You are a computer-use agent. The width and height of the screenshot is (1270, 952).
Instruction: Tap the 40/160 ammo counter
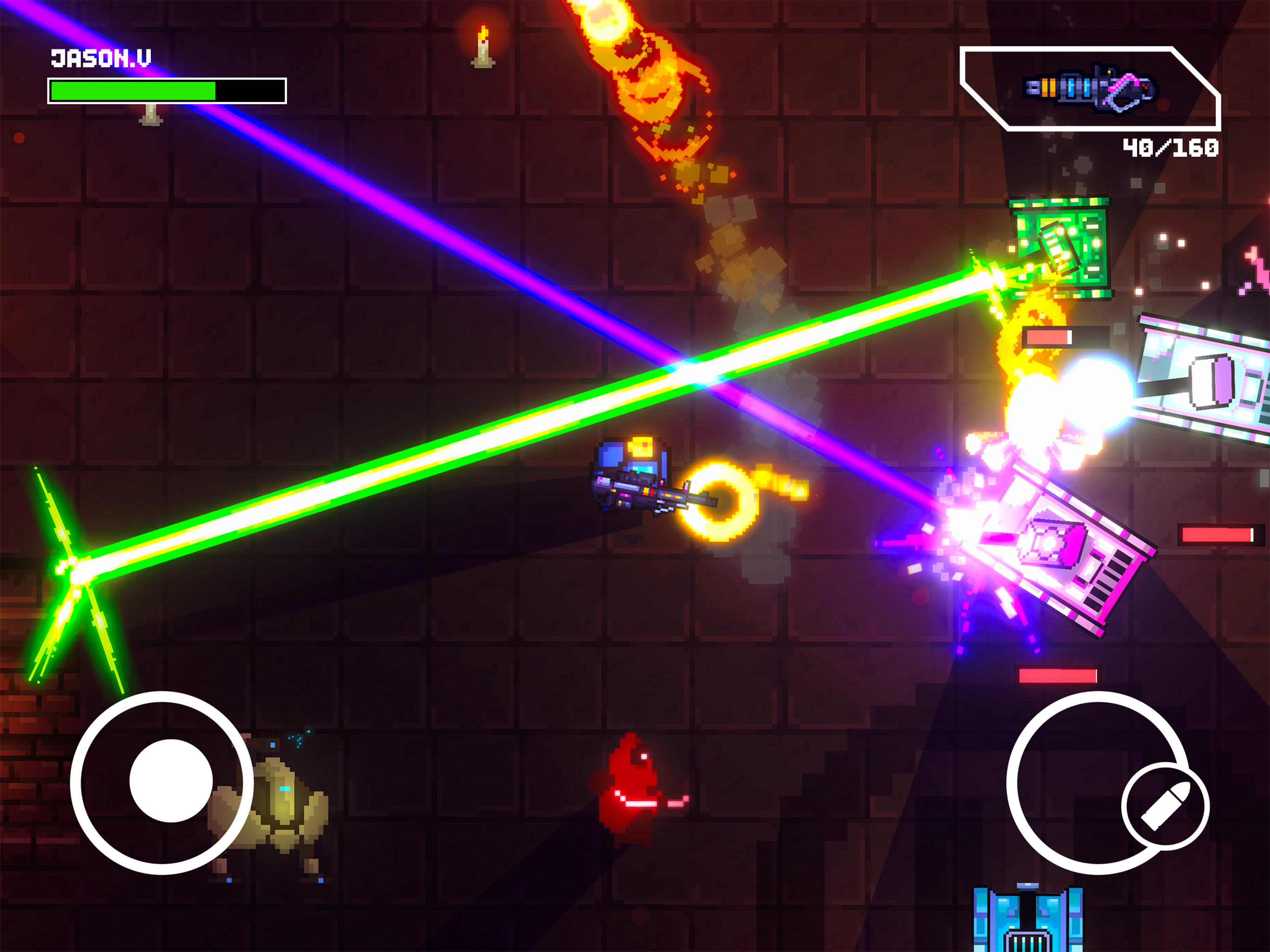coord(1170,148)
